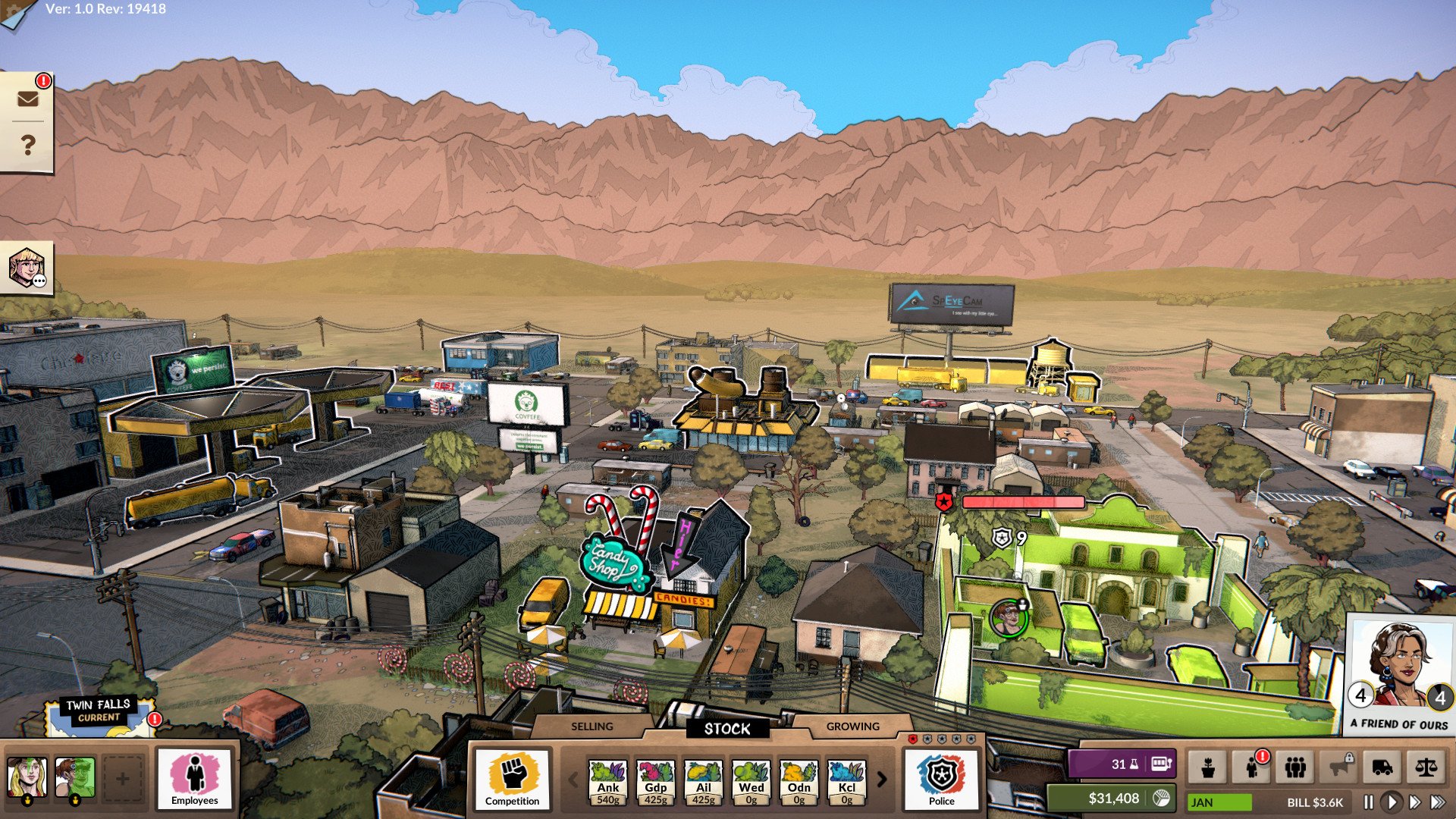Open the people group contacts panel
Viewport: 1456px width, 819px height.
coord(1295,767)
